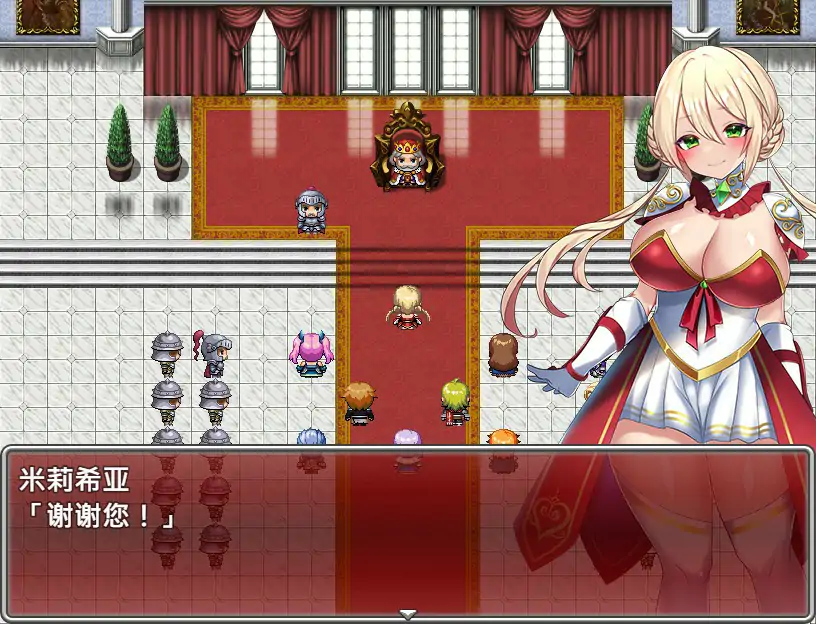Click the dialogue continue arrow
816x624 pixels.
(407, 613)
